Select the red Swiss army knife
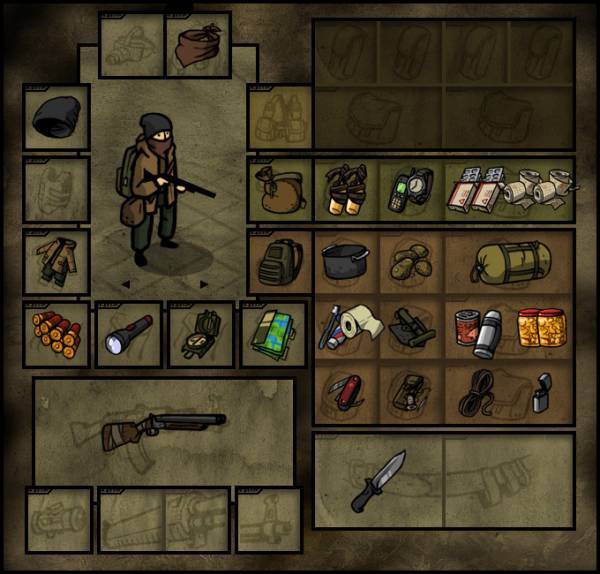 click(x=345, y=392)
